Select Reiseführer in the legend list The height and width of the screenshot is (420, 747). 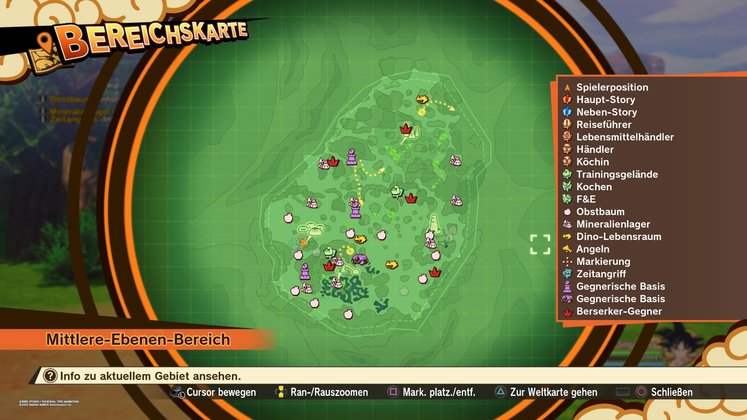[603, 125]
